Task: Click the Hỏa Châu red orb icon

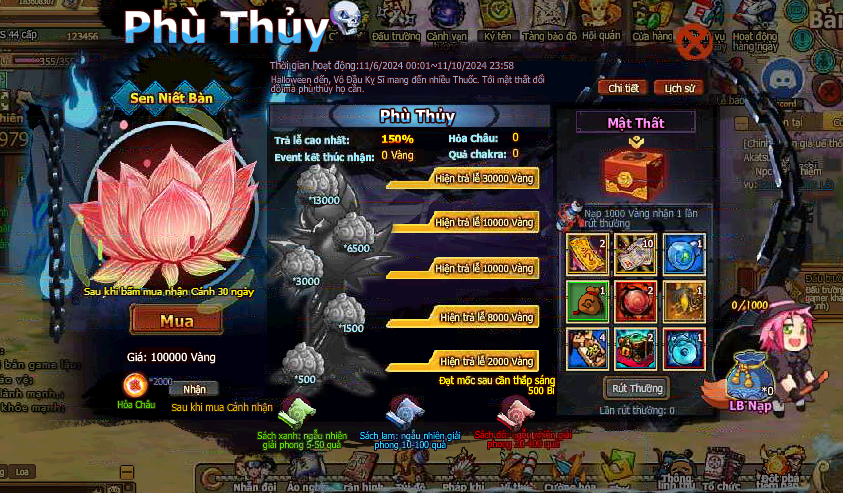Action: tap(136, 385)
